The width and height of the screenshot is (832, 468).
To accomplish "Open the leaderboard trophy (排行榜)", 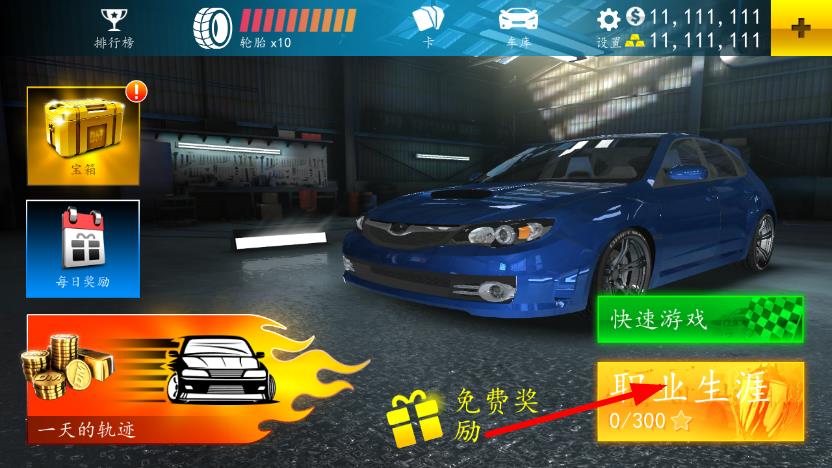I will (x=111, y=26).
